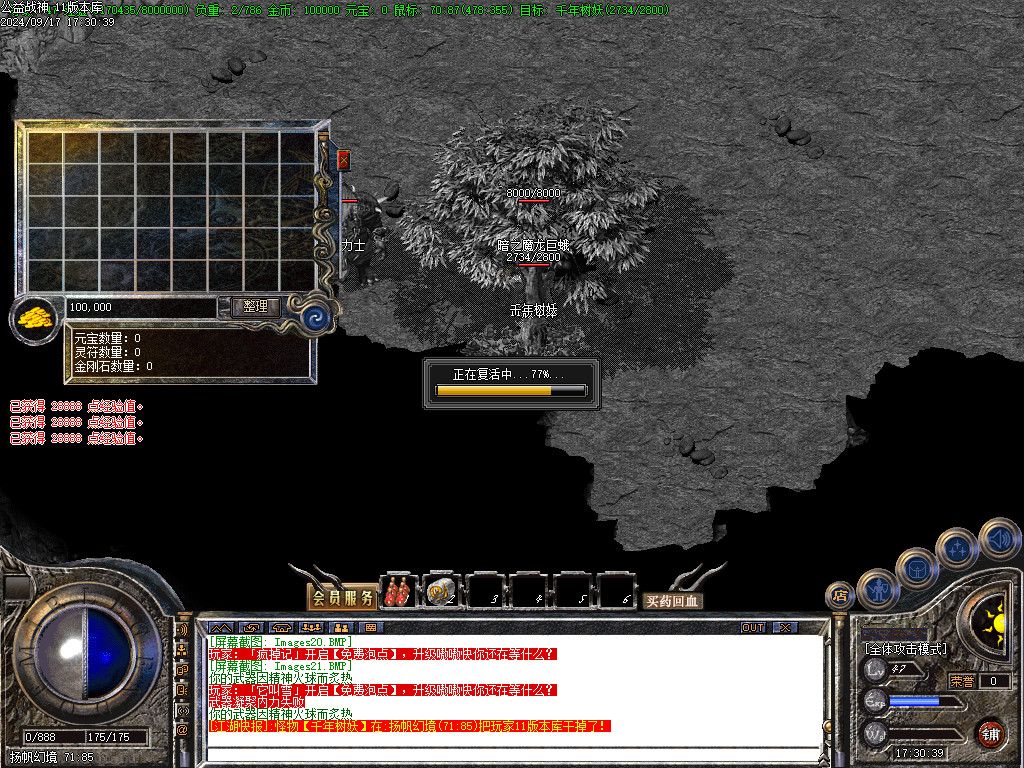Click the gold coin pile icon

[34, 320]
